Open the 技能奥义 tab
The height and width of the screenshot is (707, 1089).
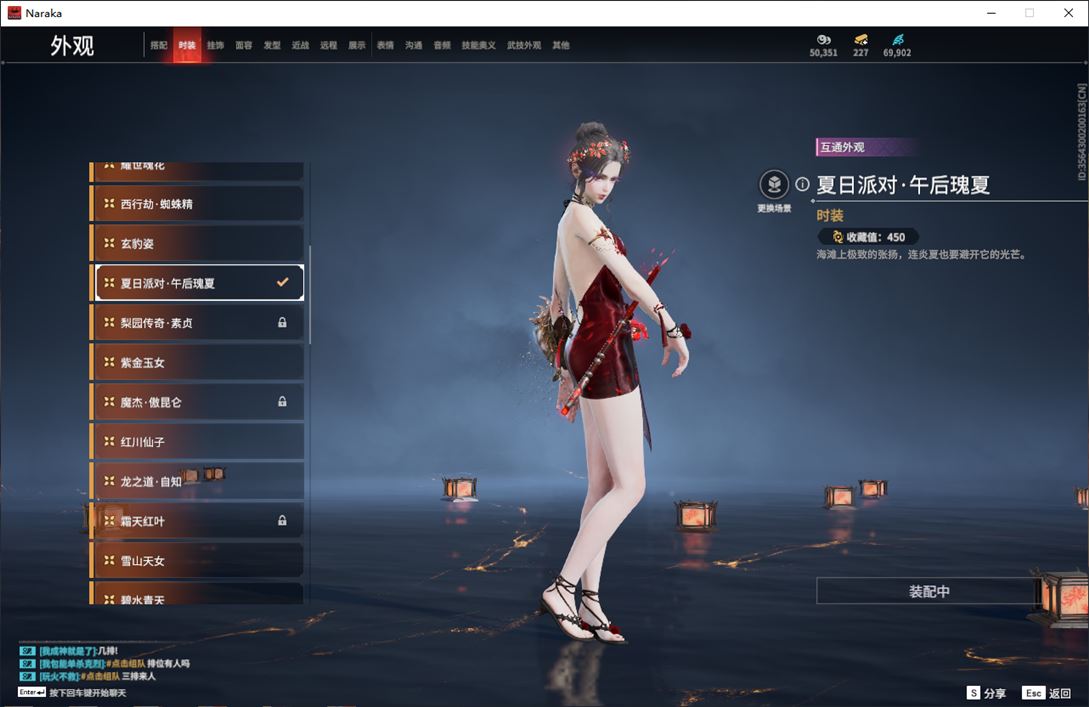[478, 46]
